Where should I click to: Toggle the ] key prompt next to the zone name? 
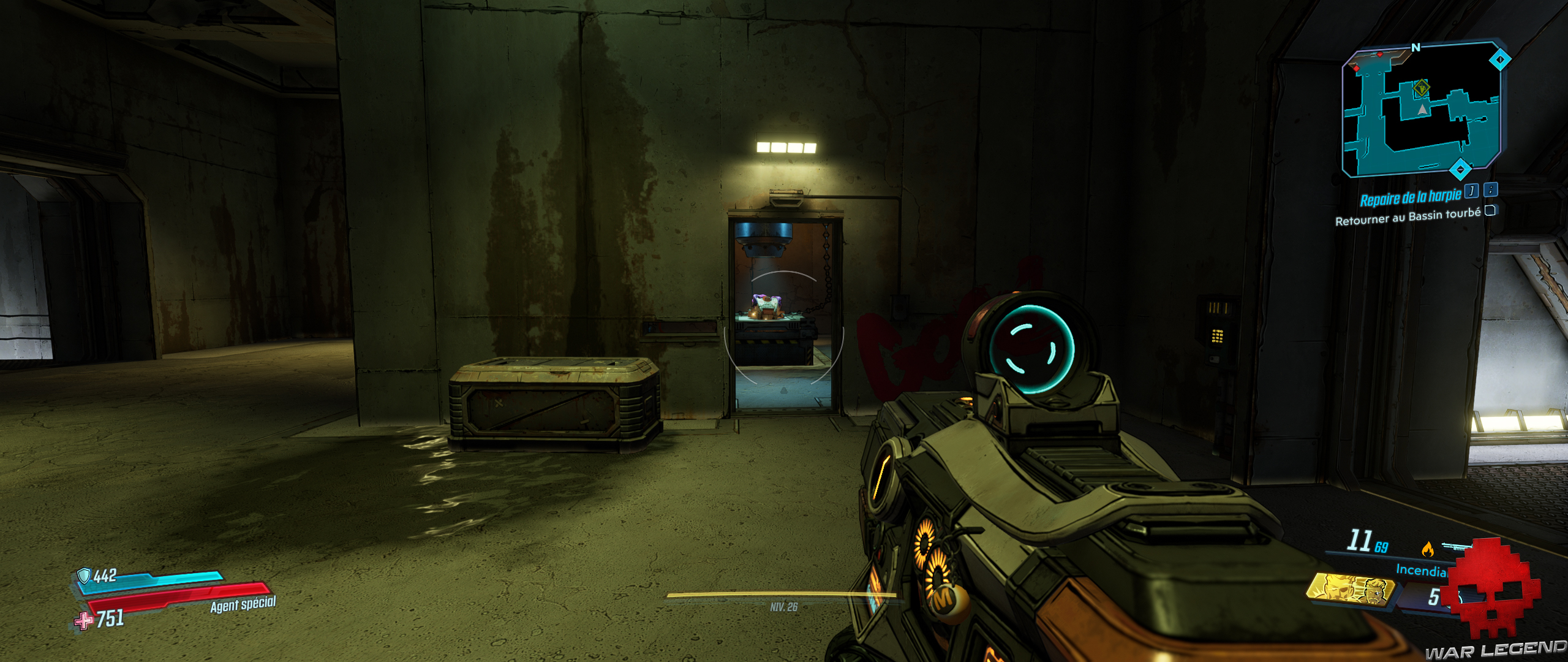tap(1471, 192)
